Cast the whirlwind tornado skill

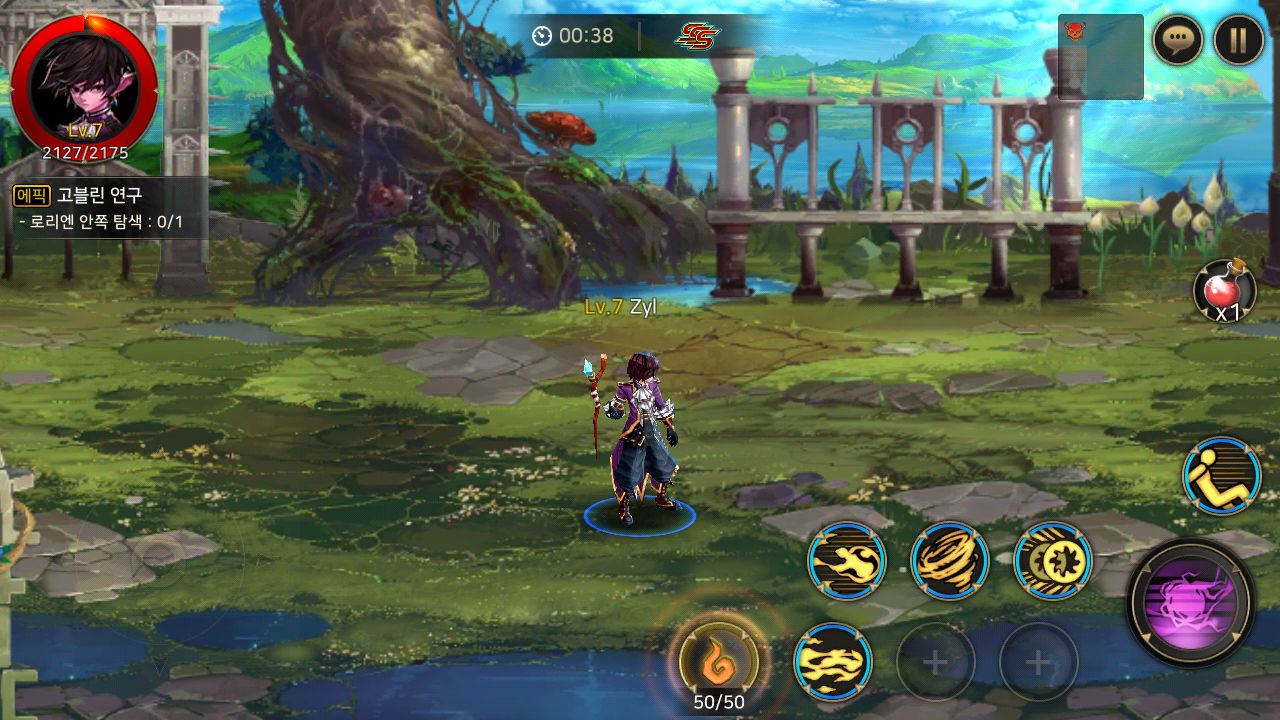(949, 560)
